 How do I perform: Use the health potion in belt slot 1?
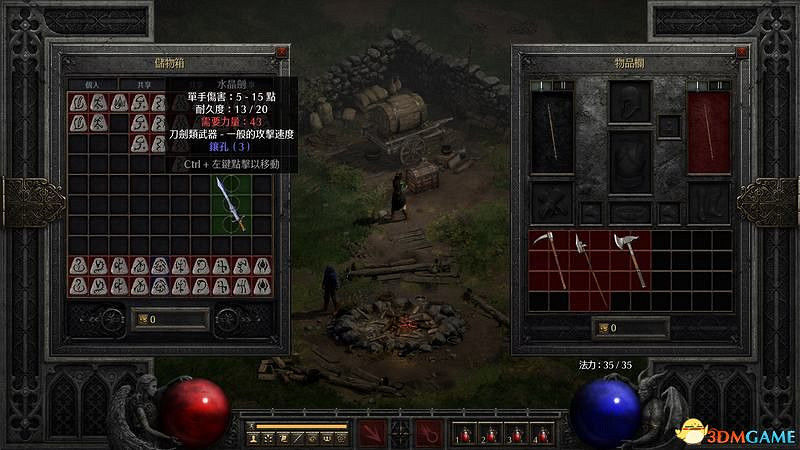click(x=464, y=435)
